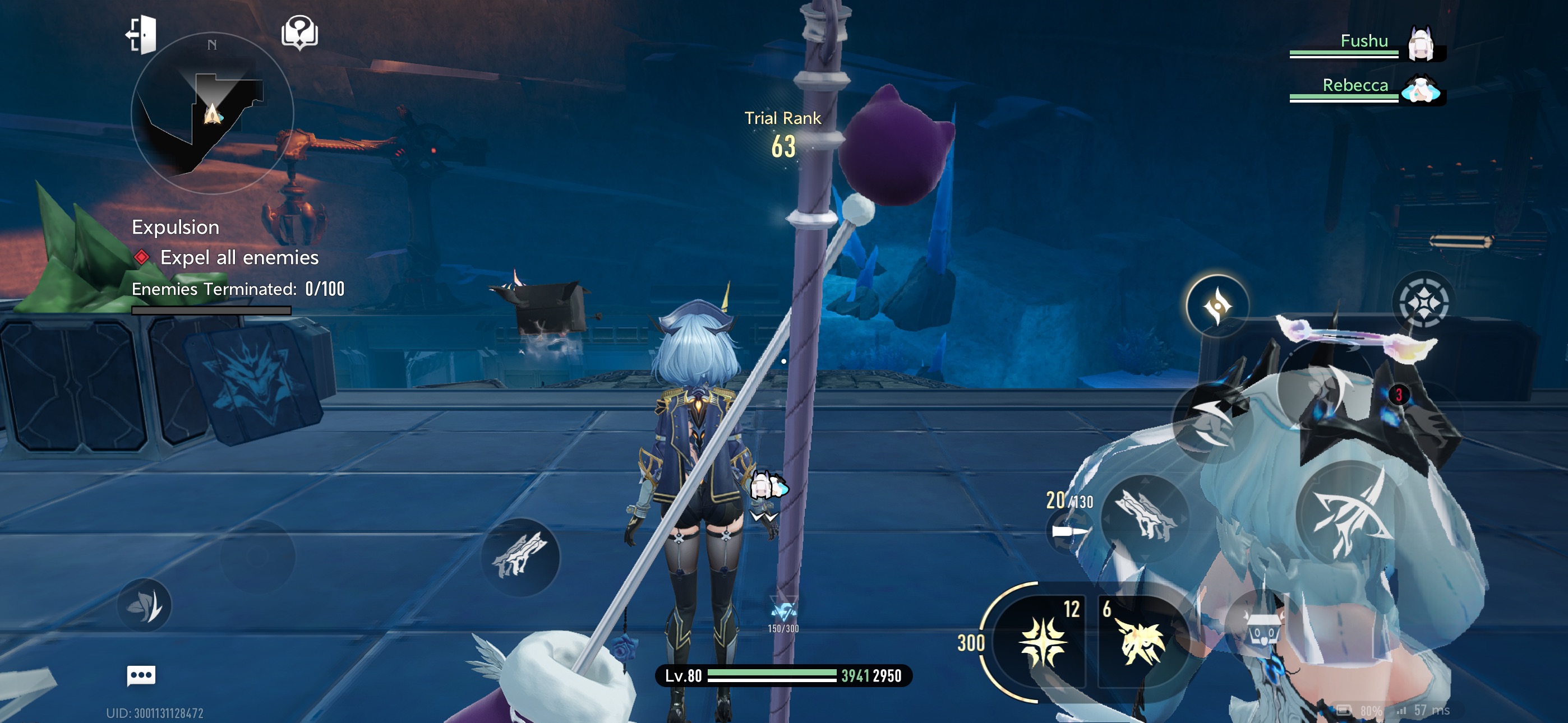Activate the starburst skill showing 12
1568x723 pixels.
[x=1043, y=641]
